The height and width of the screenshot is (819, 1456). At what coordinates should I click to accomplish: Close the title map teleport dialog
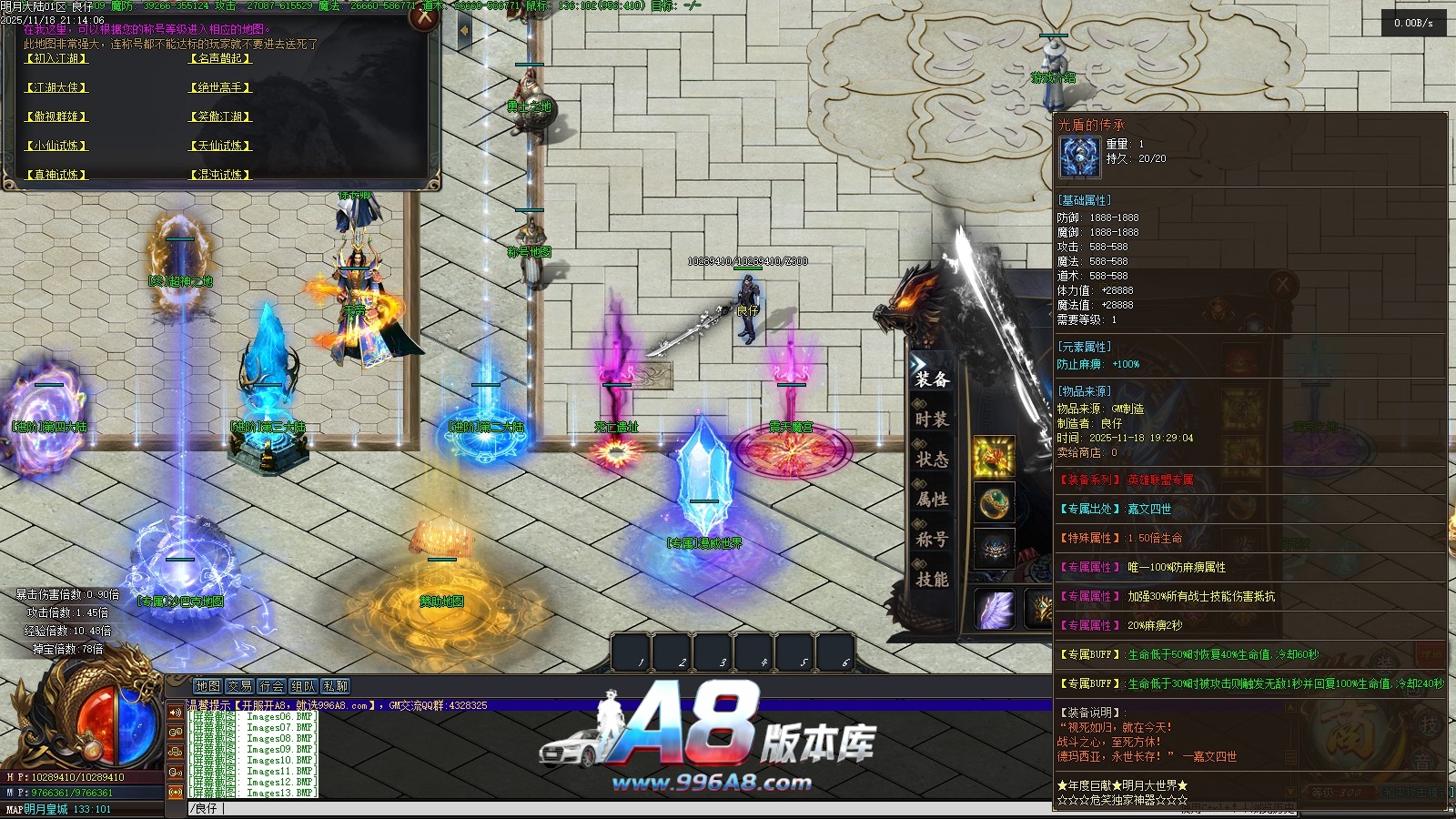pyautogui.click(x=424, y=16)
